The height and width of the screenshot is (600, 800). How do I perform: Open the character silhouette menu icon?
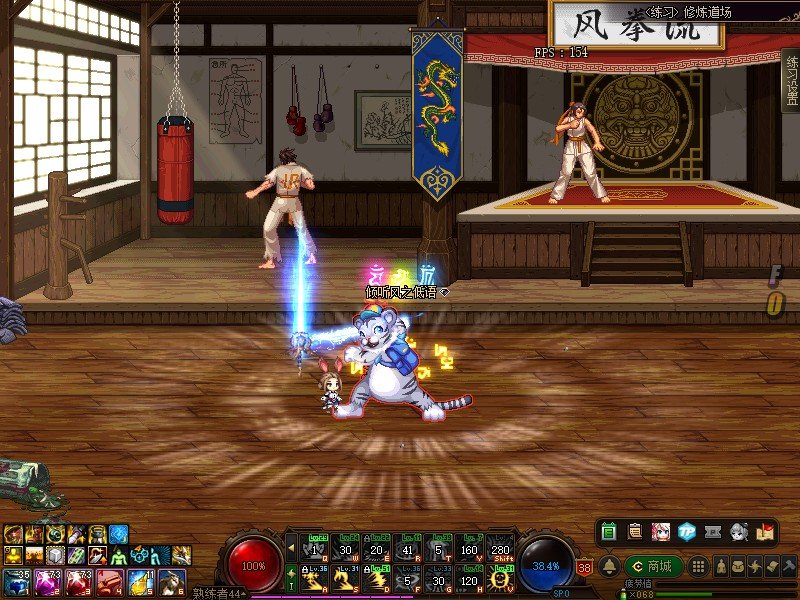coord(721,566)
